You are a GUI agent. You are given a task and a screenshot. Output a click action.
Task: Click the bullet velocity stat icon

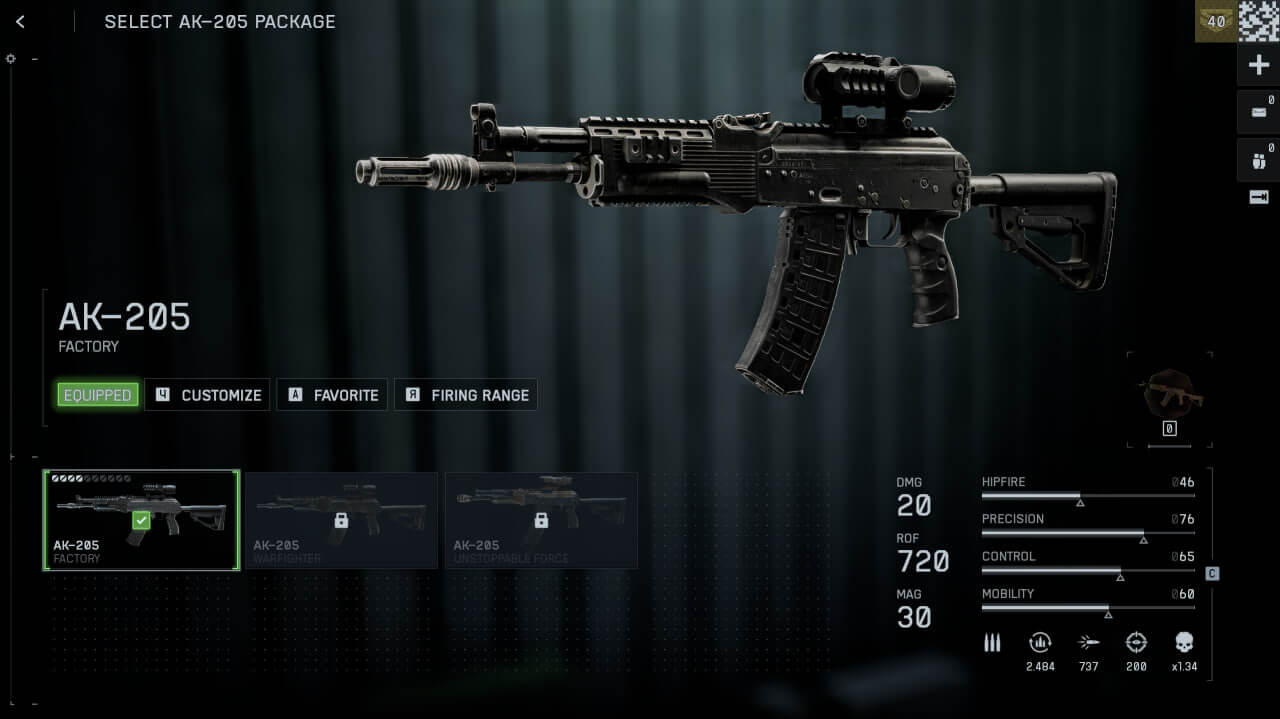1089,643
